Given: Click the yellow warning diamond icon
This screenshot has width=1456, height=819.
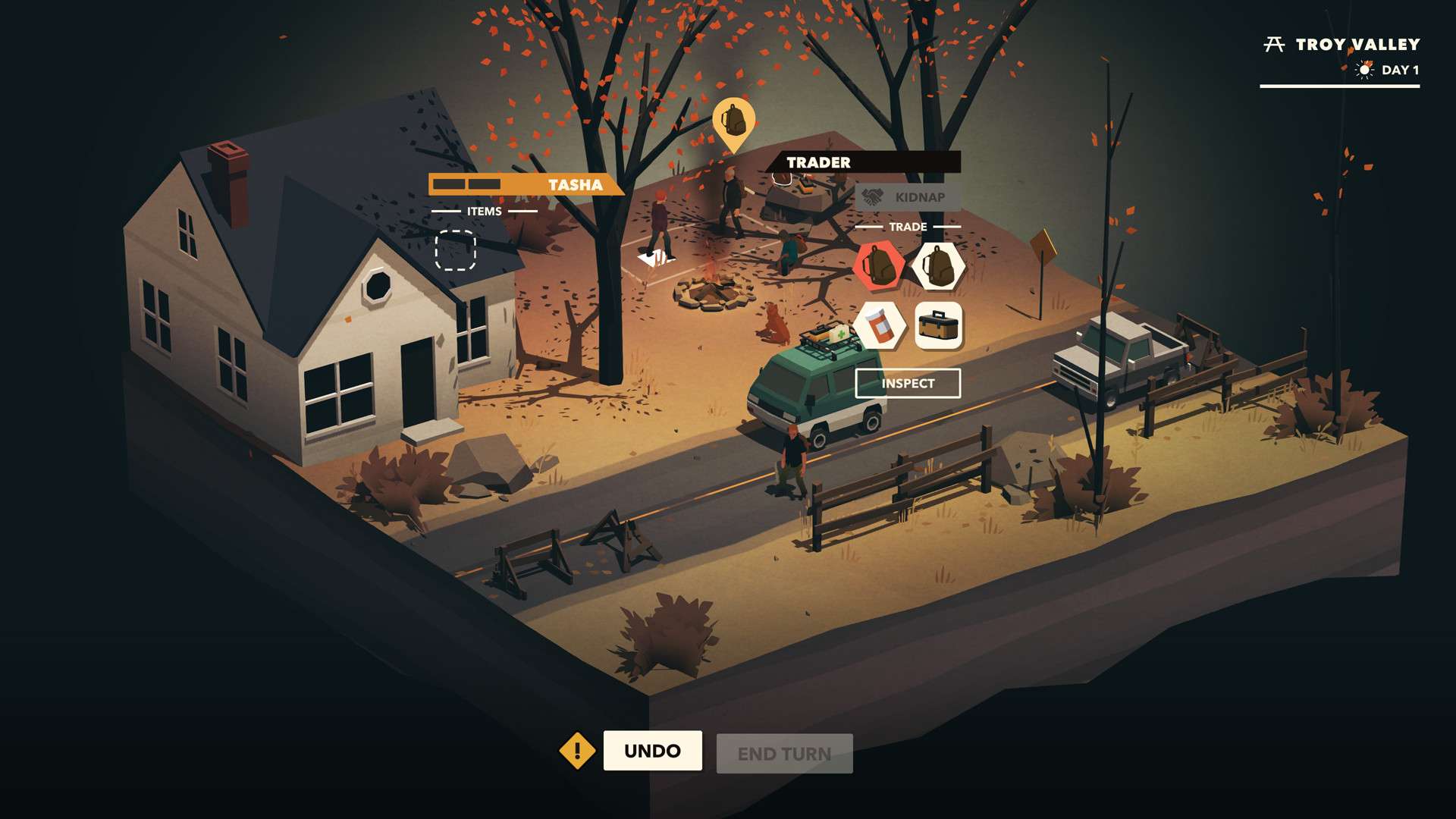Looking at the screenshot, I should 577,751.
